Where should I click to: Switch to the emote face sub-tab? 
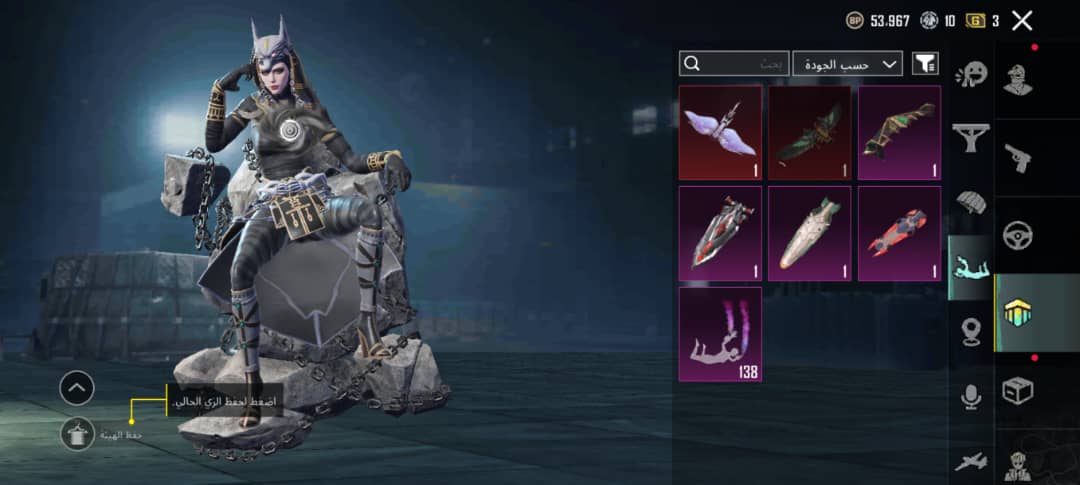(x=970, y=74)
